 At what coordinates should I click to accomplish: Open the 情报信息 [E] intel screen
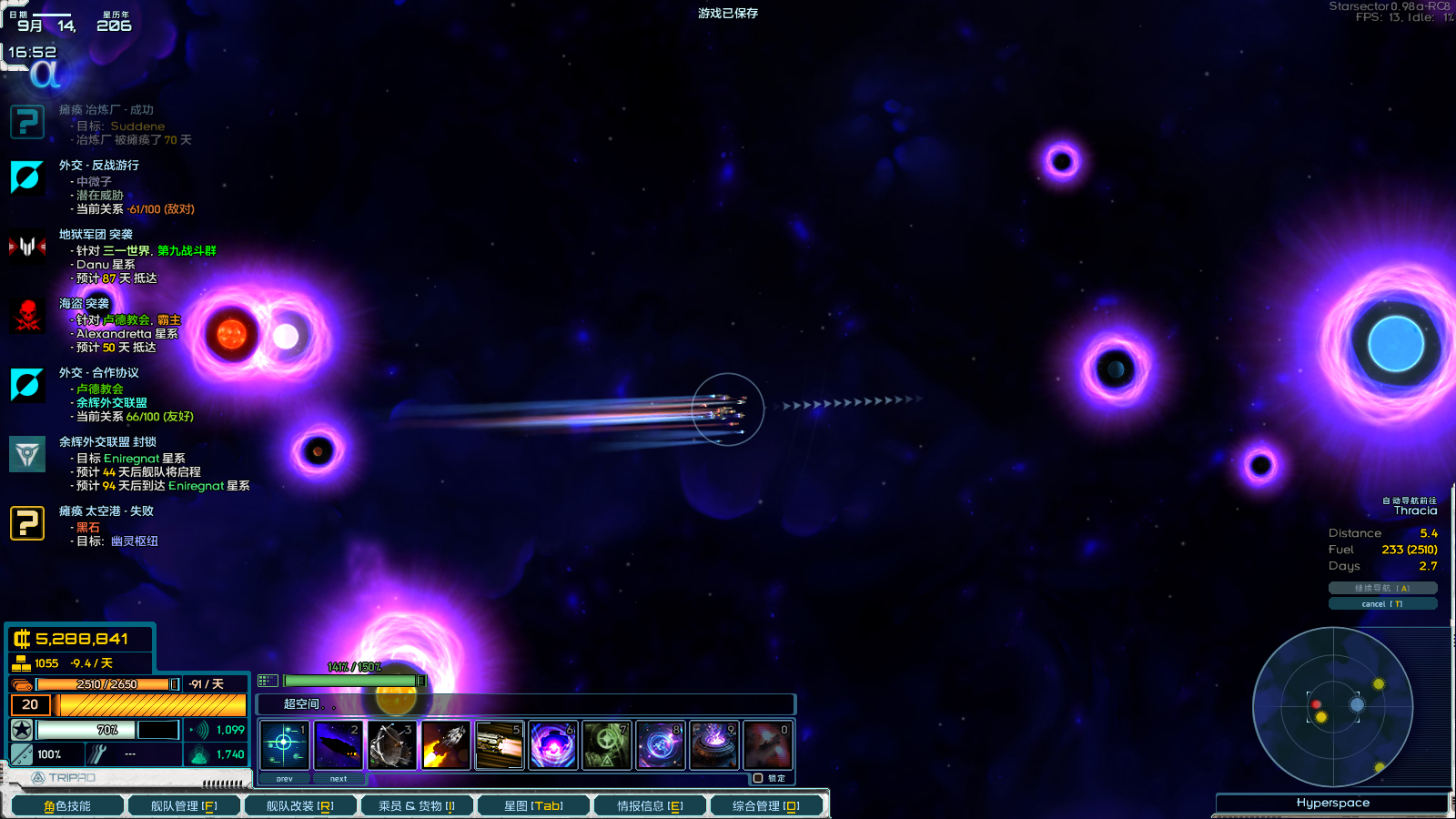coord(649,805)
